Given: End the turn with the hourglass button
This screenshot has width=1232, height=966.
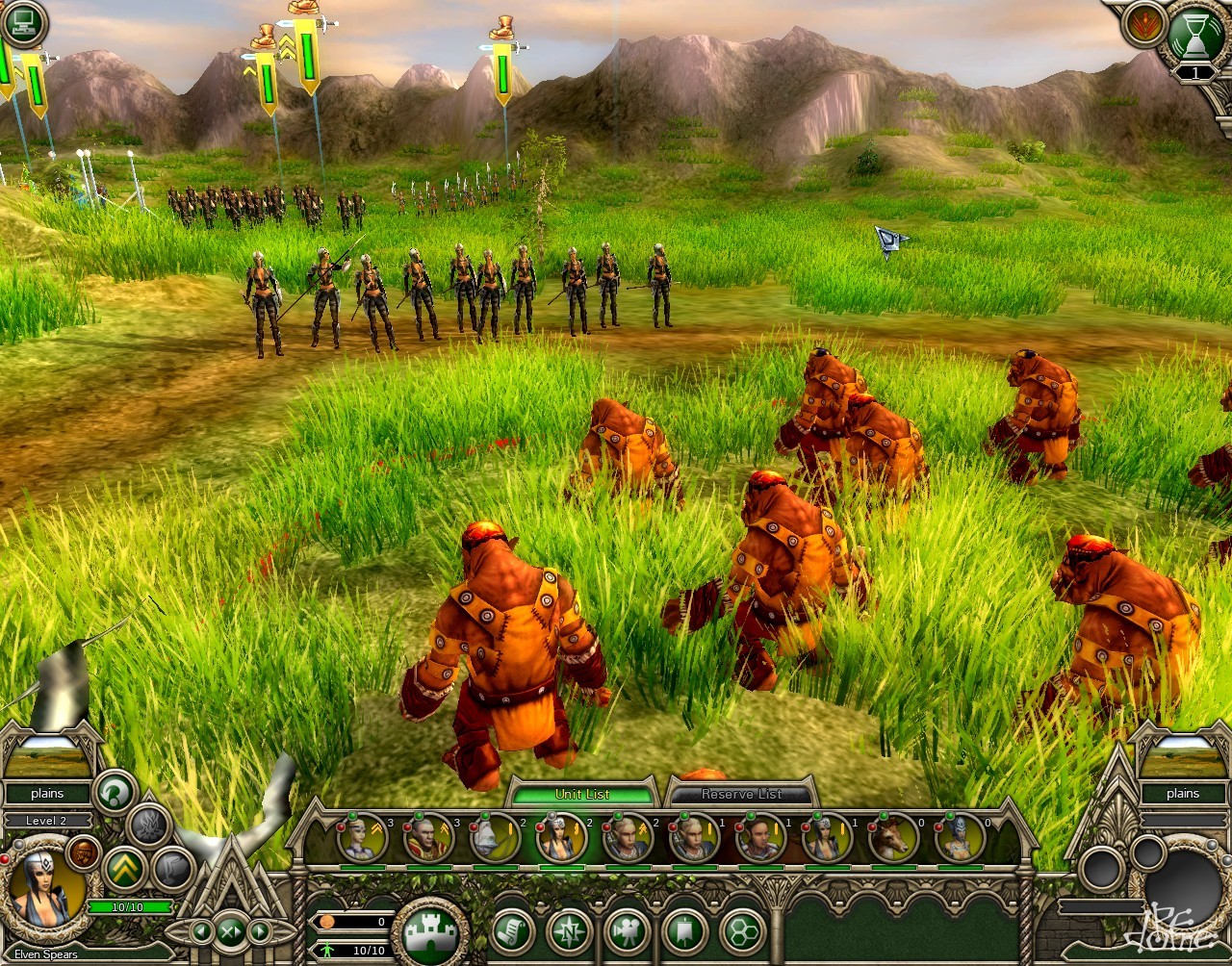Looking at the screenshot, I should (1194, 36).
